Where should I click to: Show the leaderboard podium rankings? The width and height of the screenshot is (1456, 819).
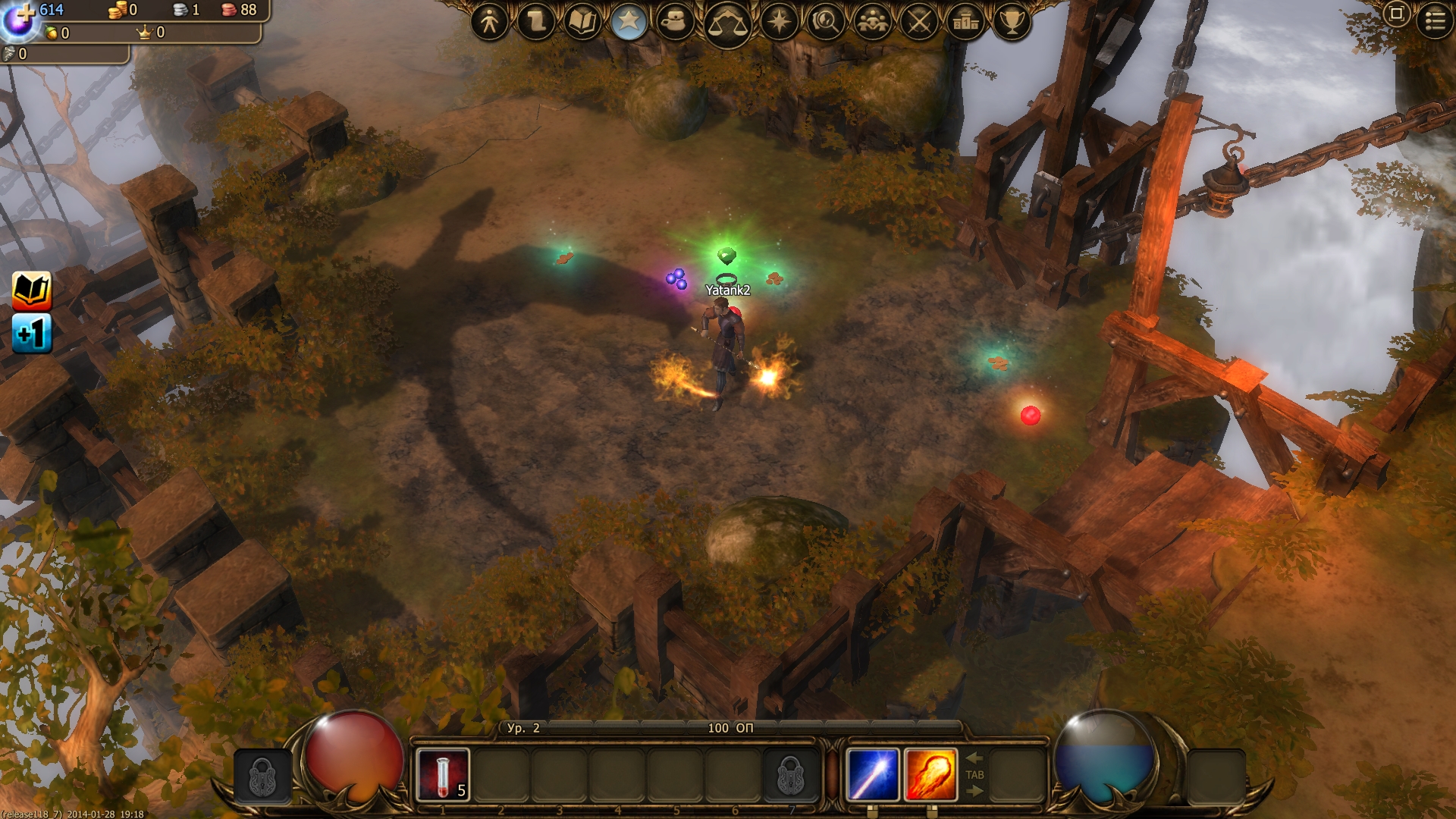[965, 22]
